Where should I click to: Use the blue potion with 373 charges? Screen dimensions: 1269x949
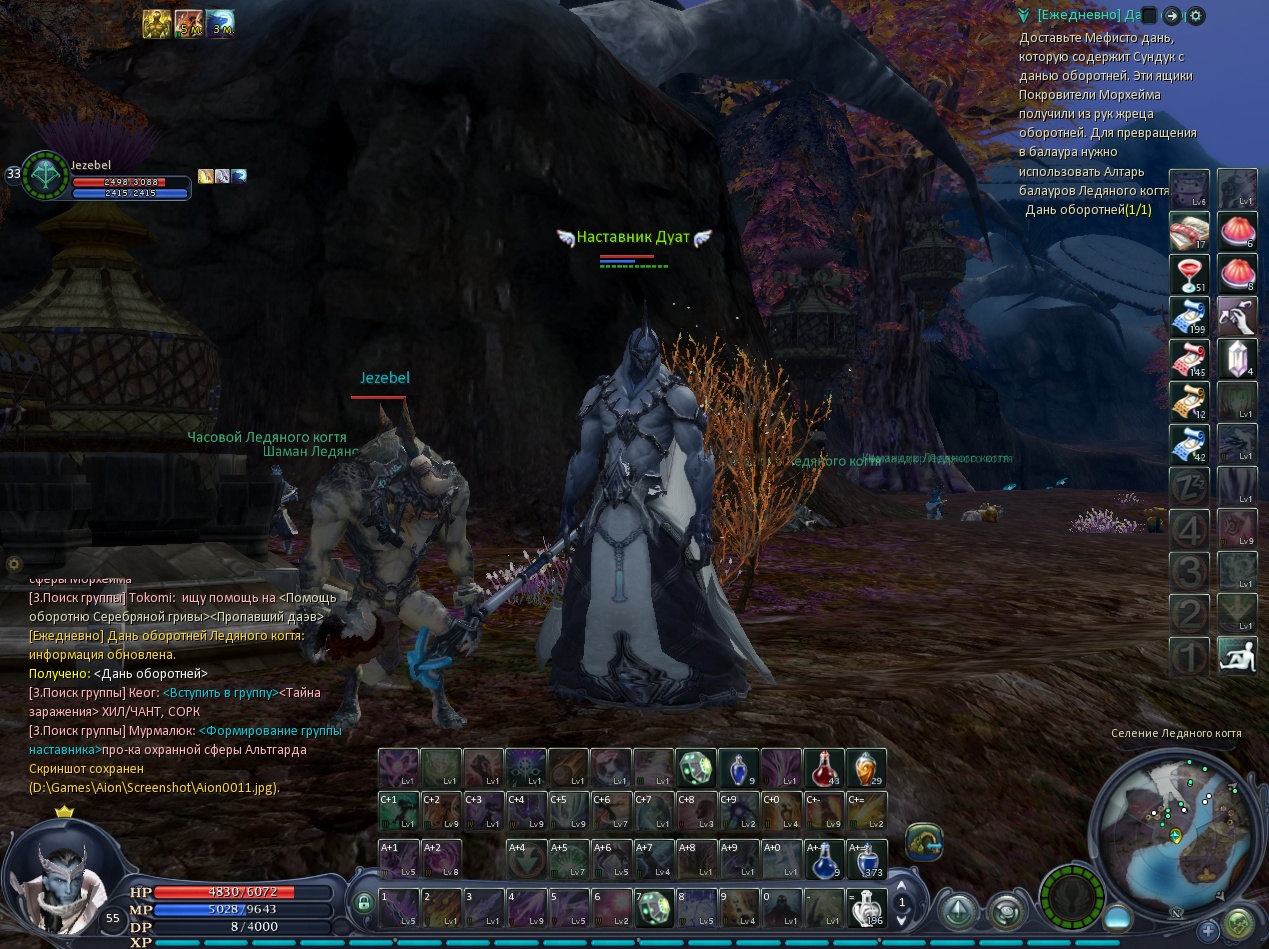coord(866,859)
